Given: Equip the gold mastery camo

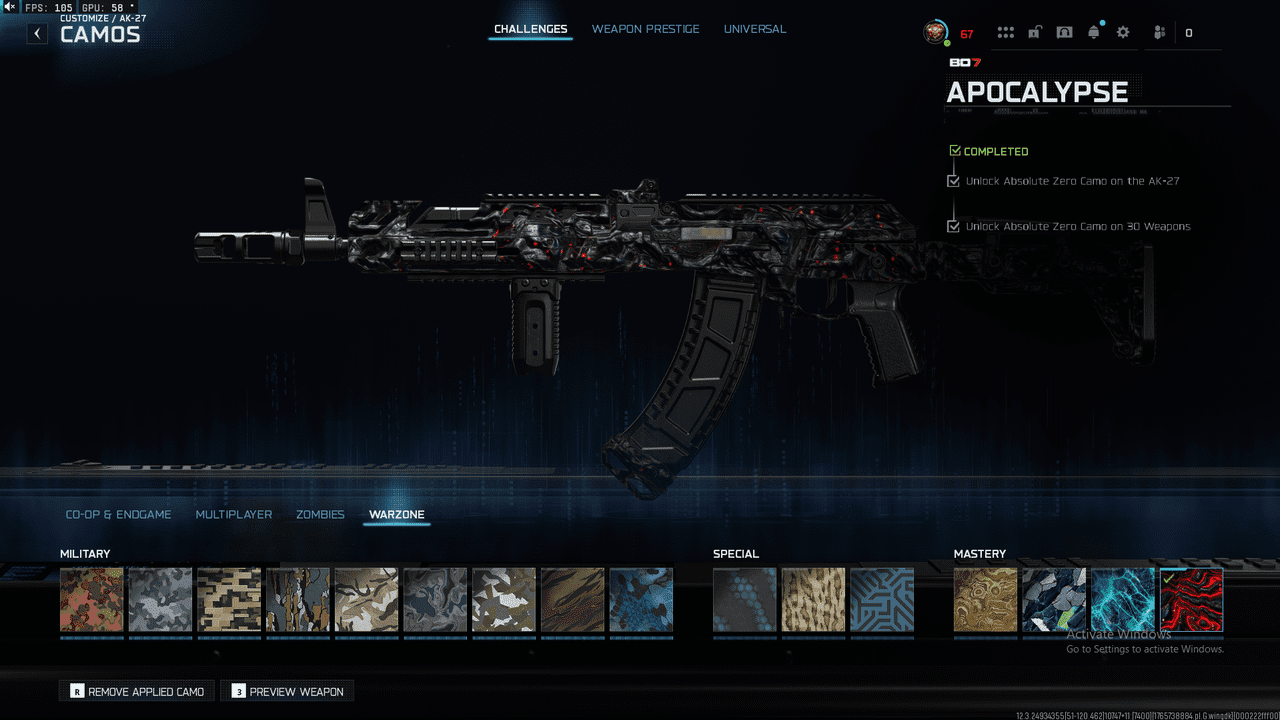Looking at the screenshot, I should (986, 600).
